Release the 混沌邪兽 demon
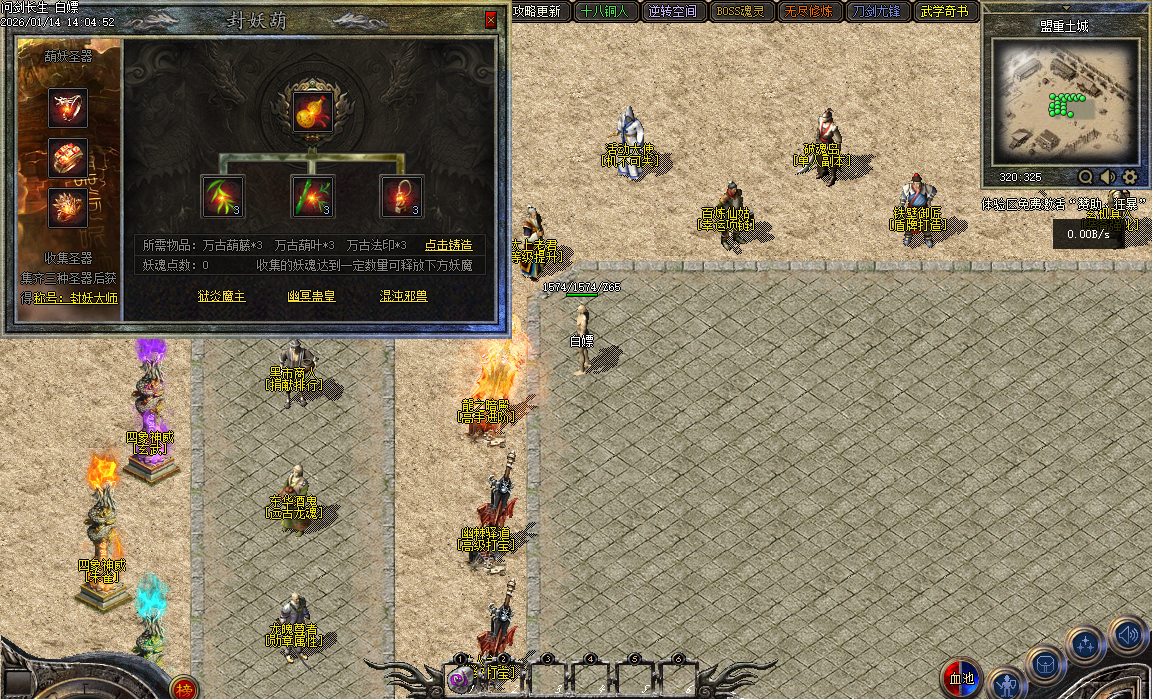Screen dimensions: 1152x699 pos(404,296)
